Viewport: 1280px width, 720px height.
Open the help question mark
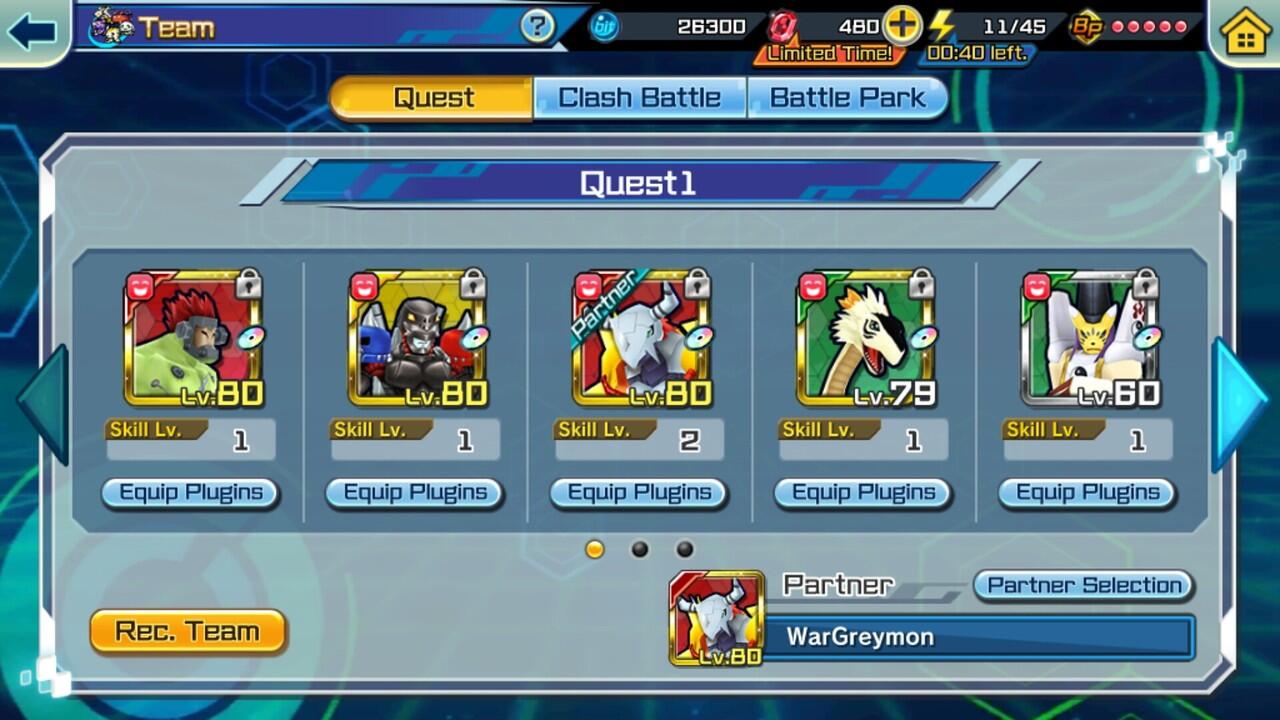(x=537, y=26)
